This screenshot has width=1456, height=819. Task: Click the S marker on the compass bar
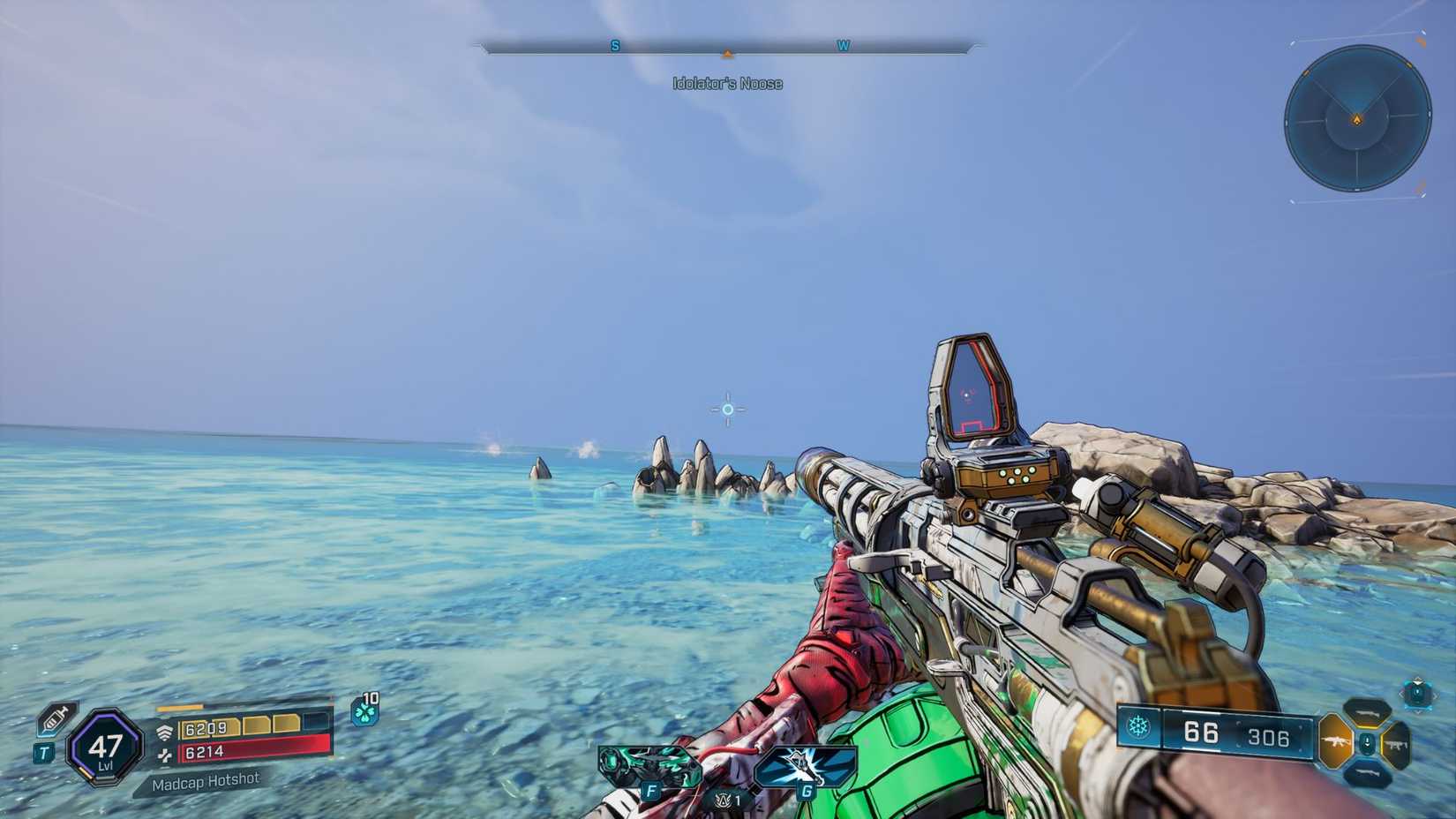[x=614, y=45]
